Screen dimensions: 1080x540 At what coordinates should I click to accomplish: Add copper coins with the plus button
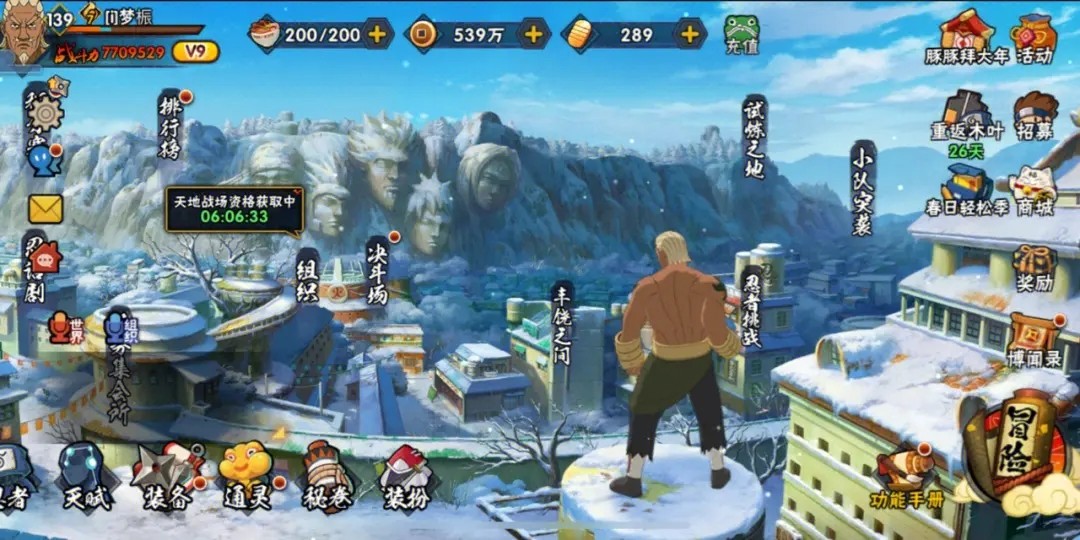pyautogui.click(x=533, y=34)
